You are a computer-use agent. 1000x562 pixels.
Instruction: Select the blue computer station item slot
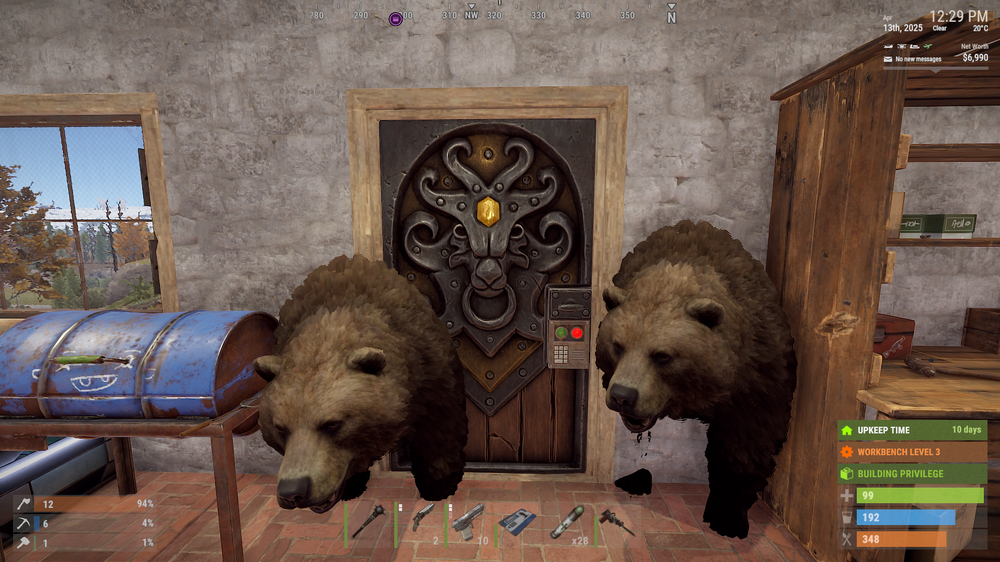[517, 521]
